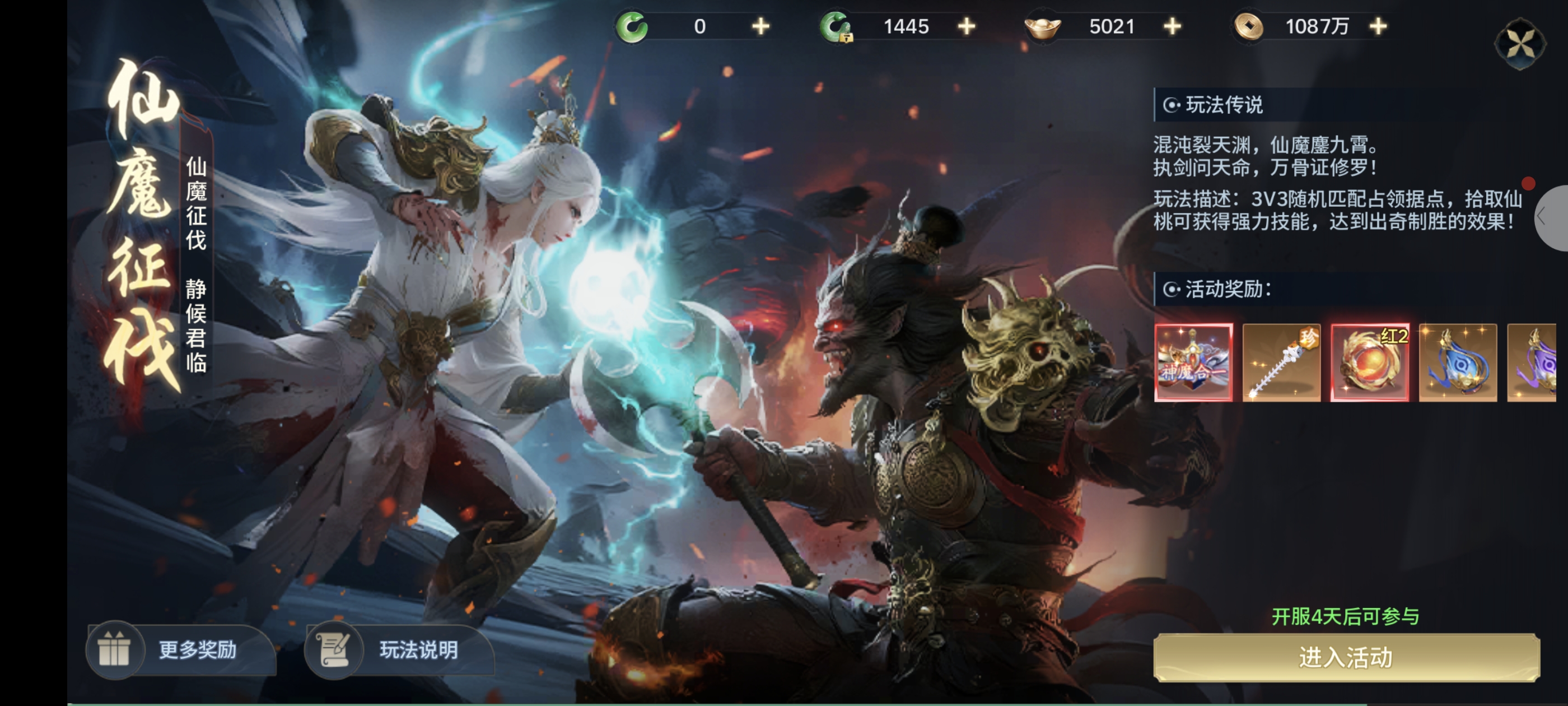View the 神魔合一 reward item
This screenshot has width=1568, height=706.
pyautogui.click(x=1193, y=363)
